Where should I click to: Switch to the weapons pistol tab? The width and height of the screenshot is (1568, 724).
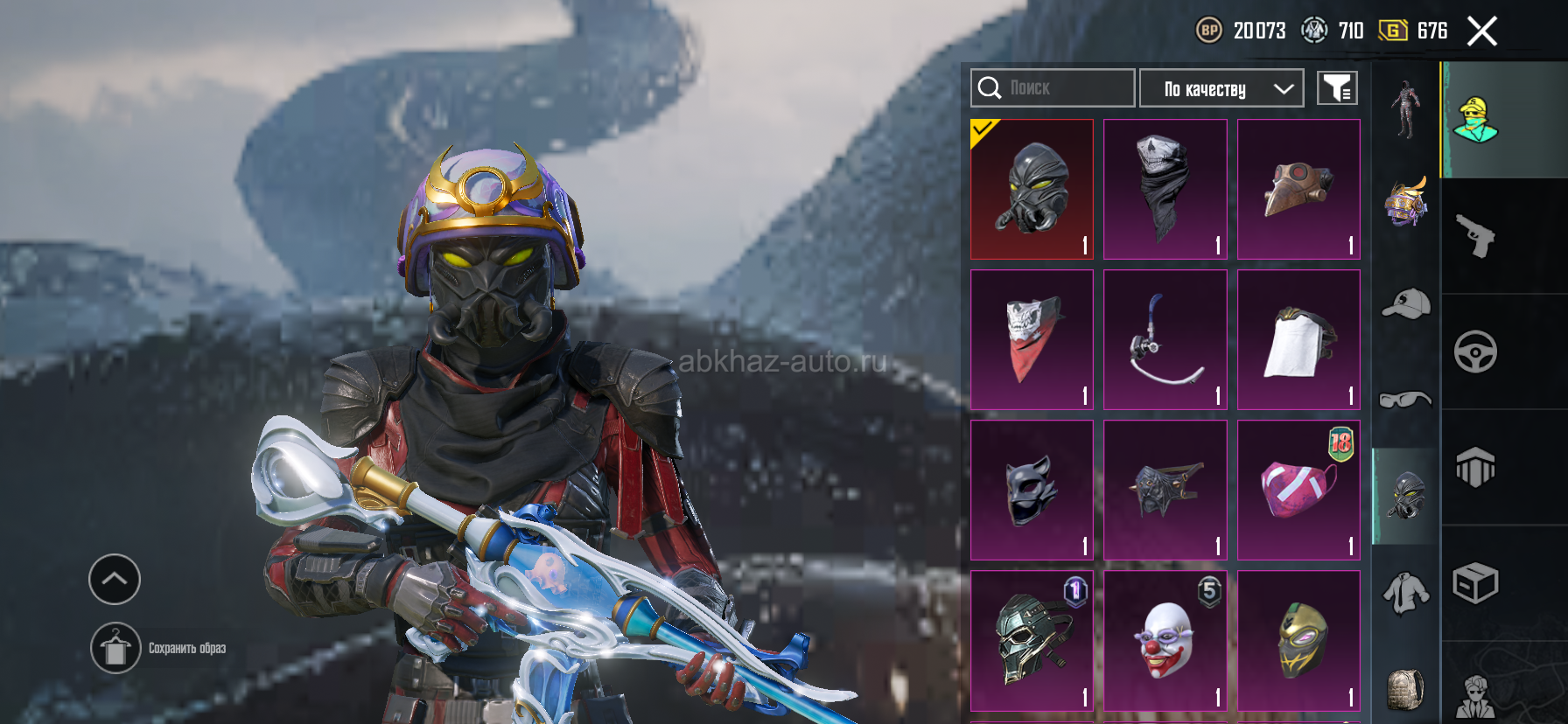(x=1476, y=236)
